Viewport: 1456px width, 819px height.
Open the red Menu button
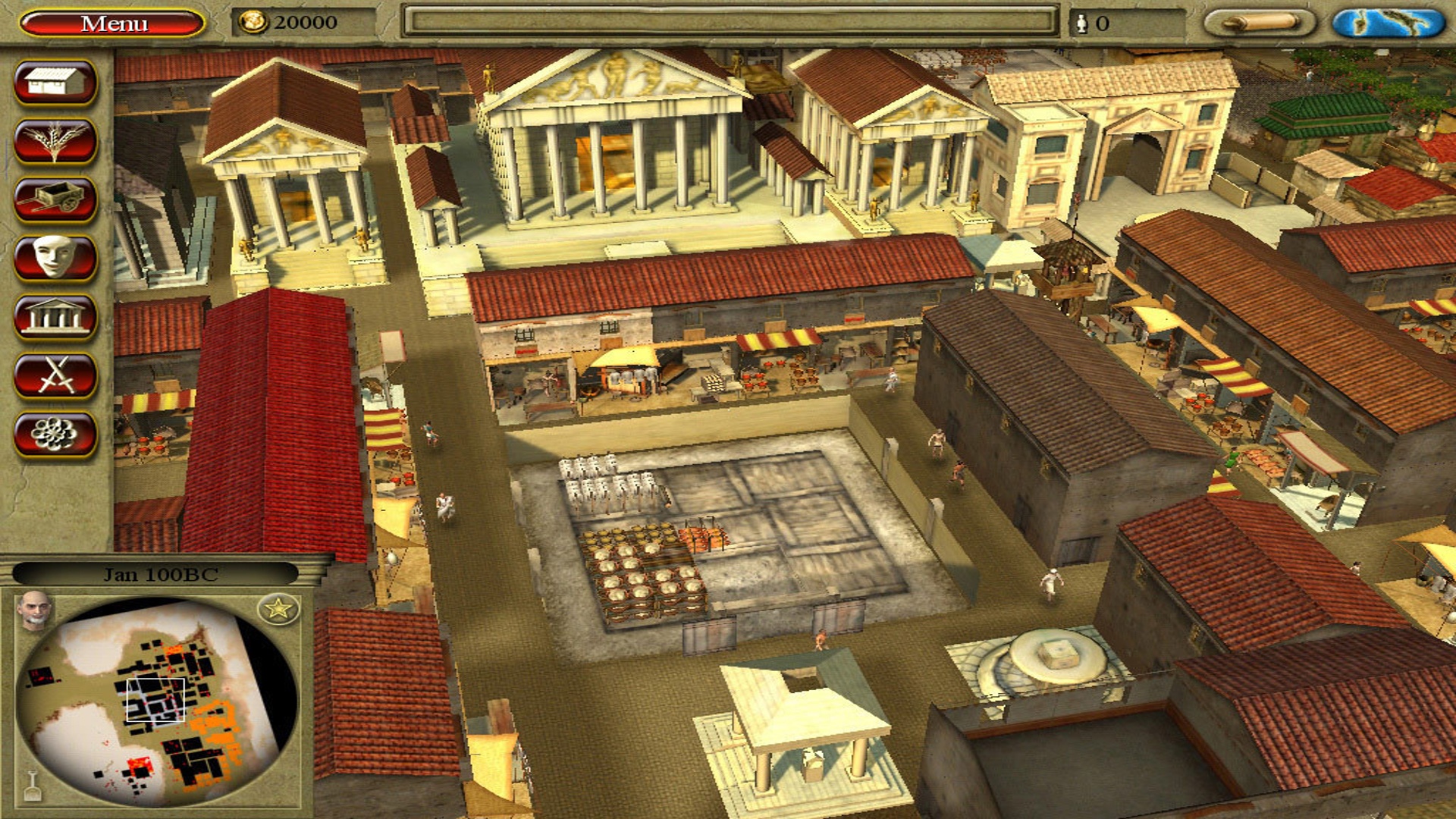(112, 24)
